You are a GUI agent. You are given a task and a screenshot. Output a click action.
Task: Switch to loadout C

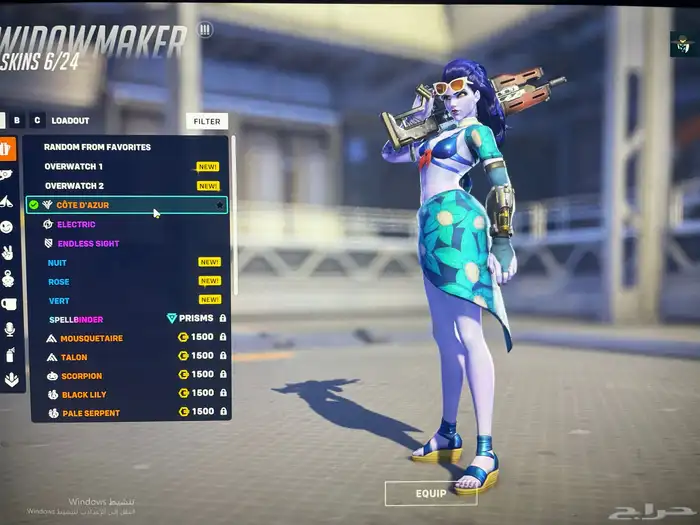(37, 120)
